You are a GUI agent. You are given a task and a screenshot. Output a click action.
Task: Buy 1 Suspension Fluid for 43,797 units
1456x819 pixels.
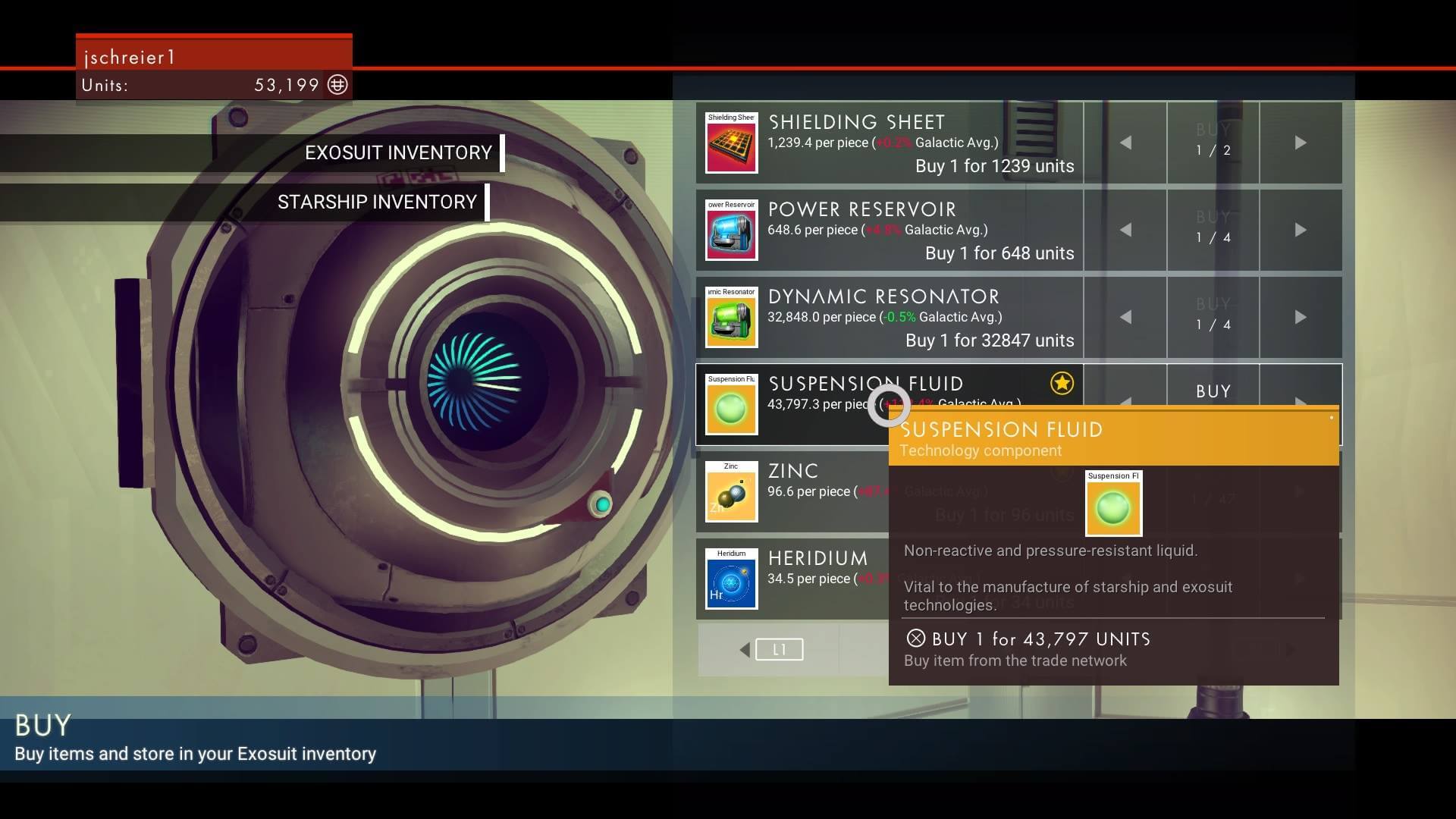click(x=1040, y=639)
